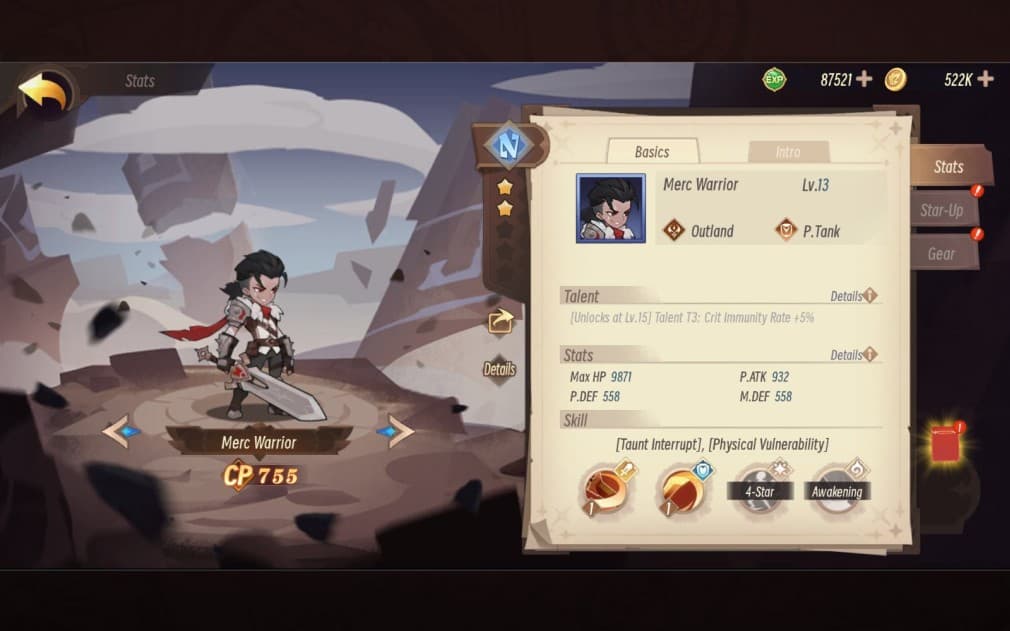Switch to the Basics tab
This screenshot has width=1010, height=631.
pos(652,152)
